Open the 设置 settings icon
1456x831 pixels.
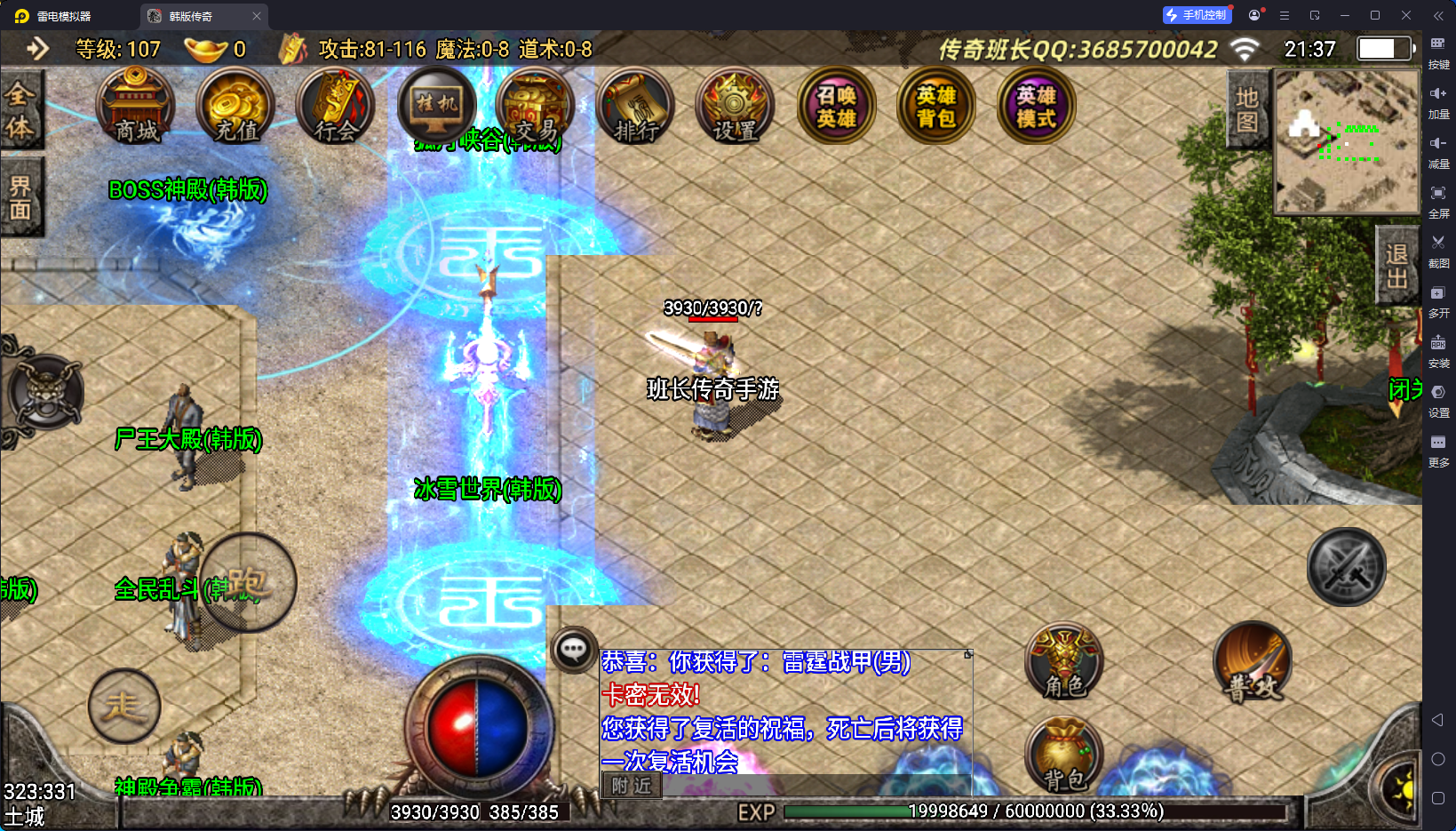736,107
